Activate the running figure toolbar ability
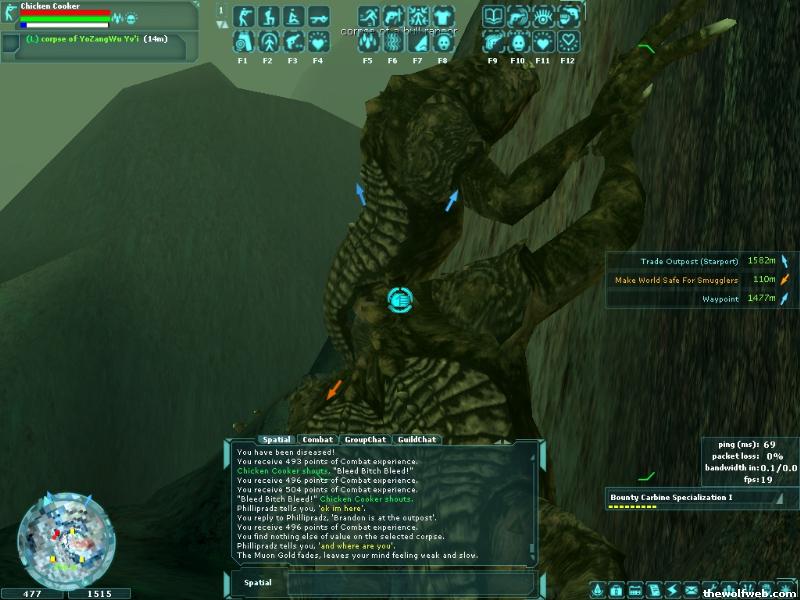Screen dimensions: 800x600 coord(368,17)
